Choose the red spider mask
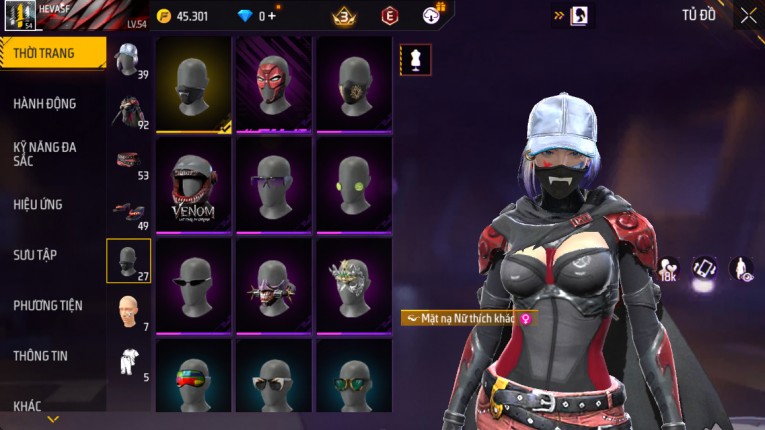 (274, 84)
